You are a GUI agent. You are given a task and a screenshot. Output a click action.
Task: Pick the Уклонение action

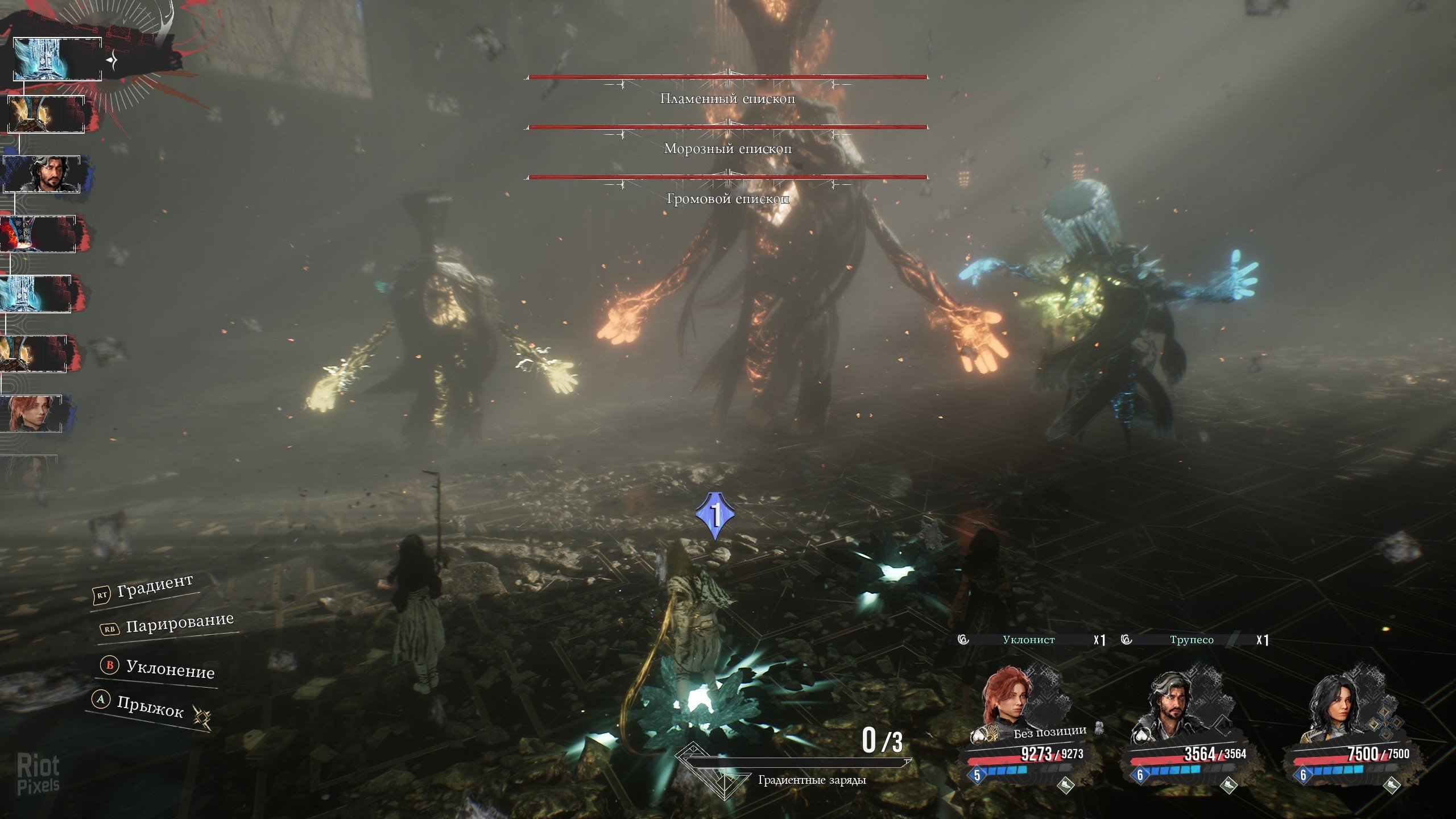coord(159,668)
